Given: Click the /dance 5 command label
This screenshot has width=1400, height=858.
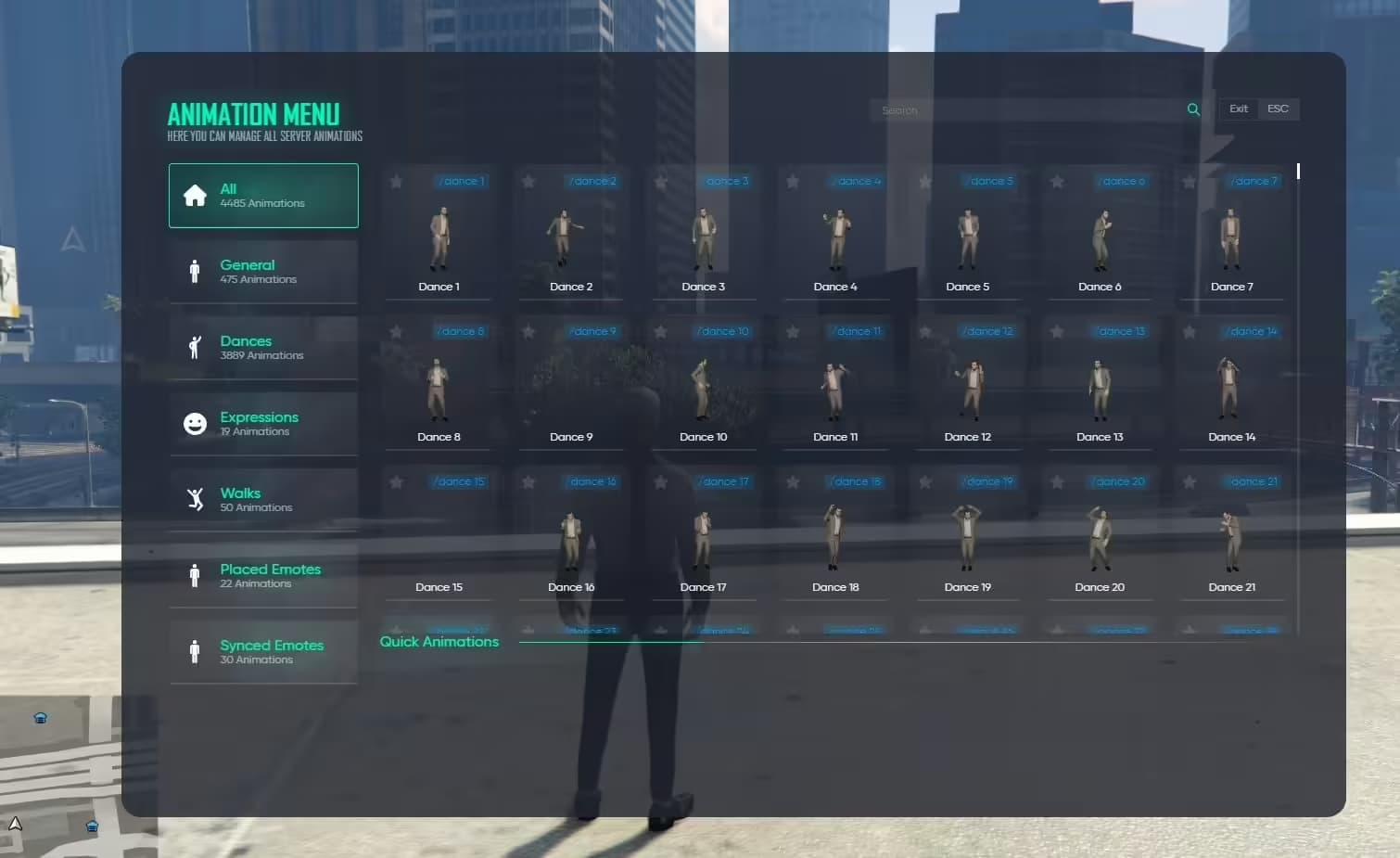Looking at the screenshot, I should 988,181.
